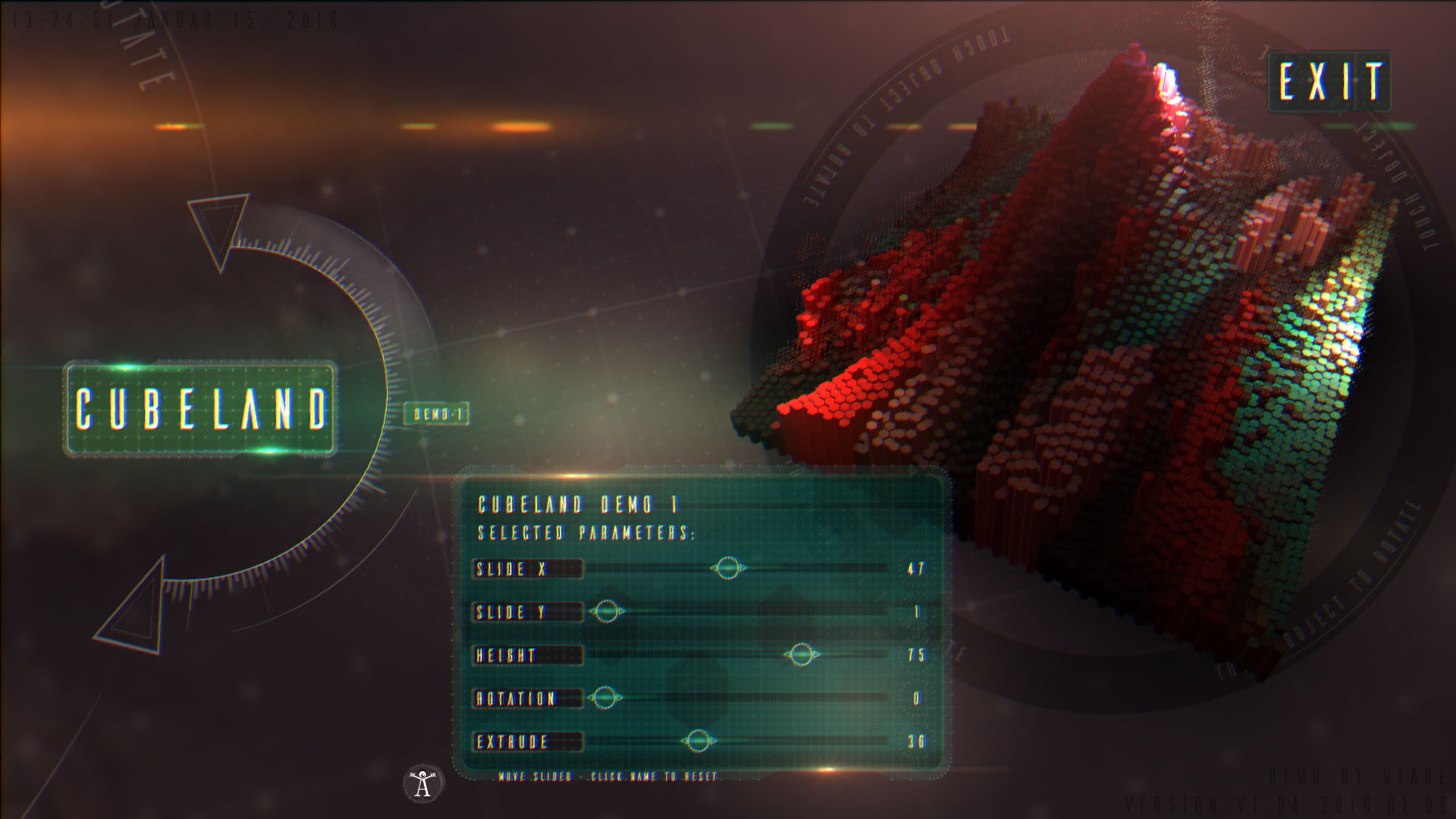1456x819 pixels.
Task: Click the EXIT button
Action: 1329,82
